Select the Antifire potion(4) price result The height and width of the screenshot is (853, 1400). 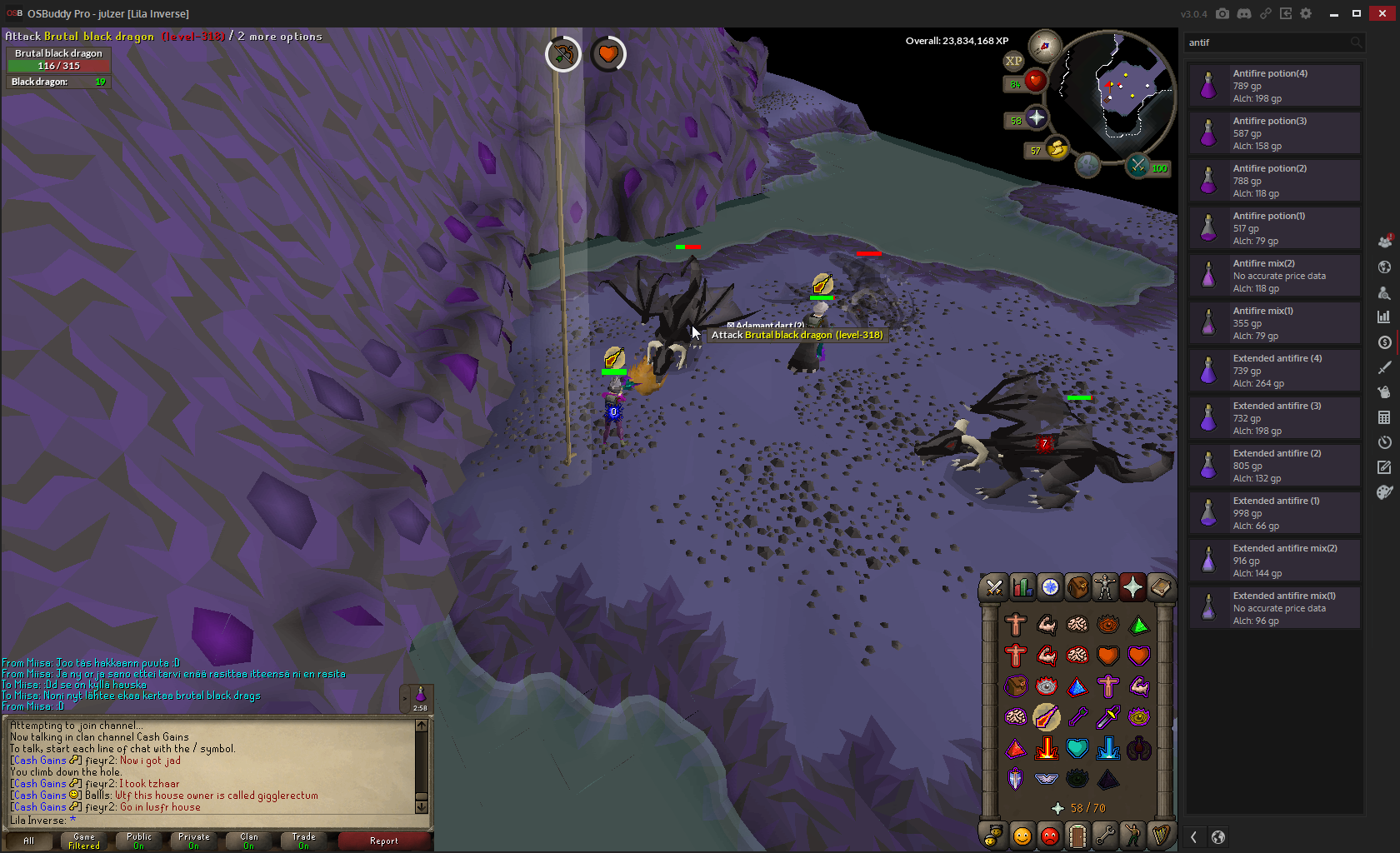pyautogui.click(x=1275, y=86)
